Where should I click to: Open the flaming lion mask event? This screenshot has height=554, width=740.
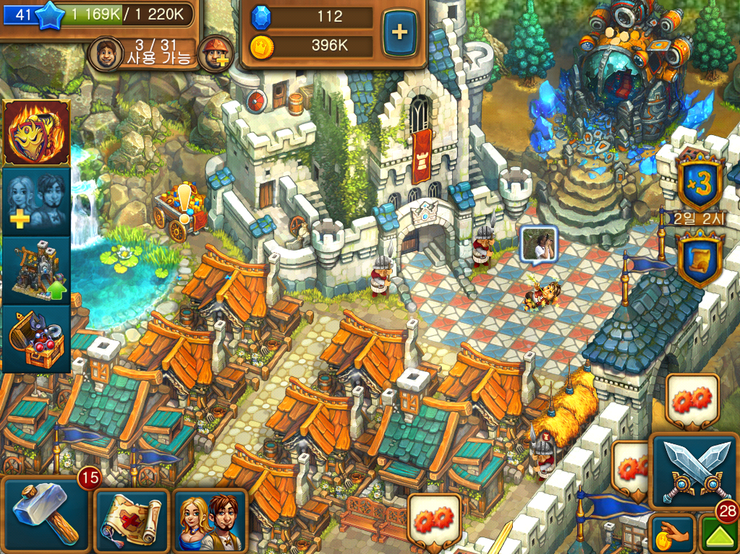point(36,131)
